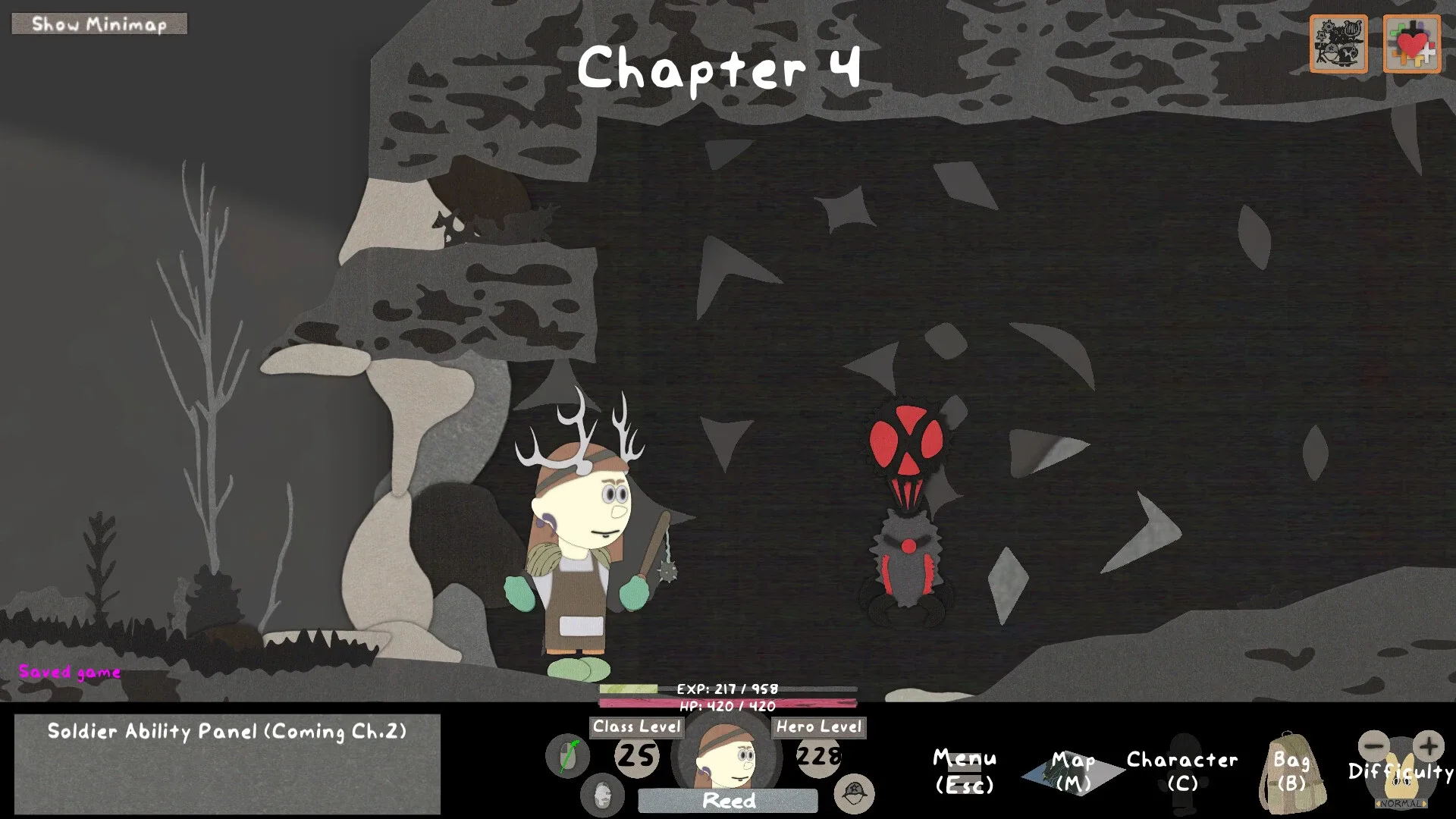This screenshot has width=1456, height=819.
Task: Open the Menu via the Esc label
Action: click(965, 771)
